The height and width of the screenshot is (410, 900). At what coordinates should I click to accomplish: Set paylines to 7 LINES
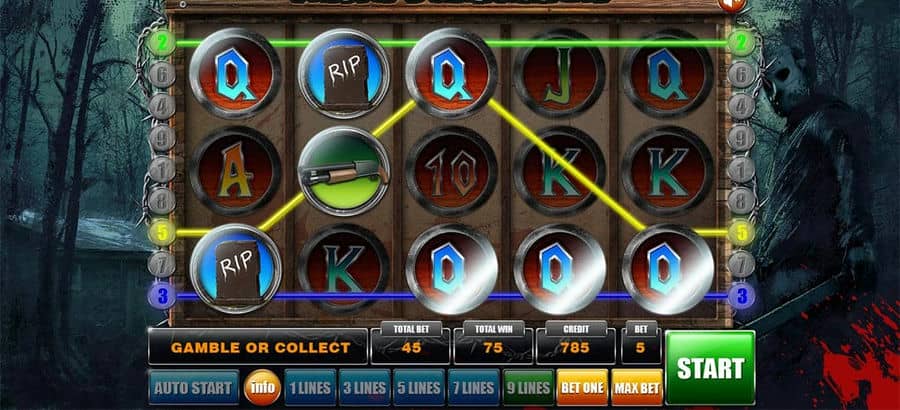point(473,387)
